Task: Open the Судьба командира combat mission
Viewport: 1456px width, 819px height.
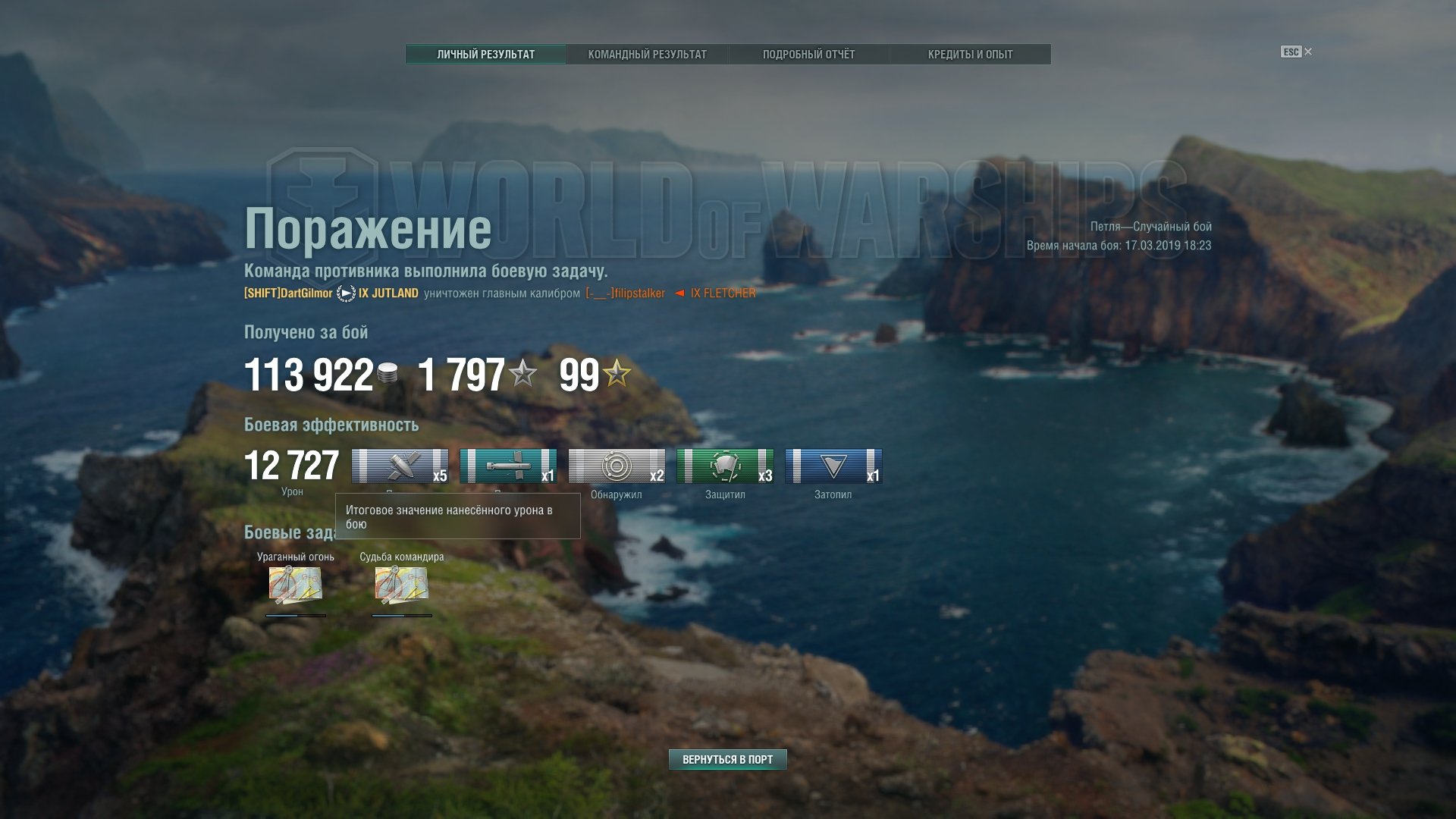Action: pyautogui.click(x=402, y=585)
